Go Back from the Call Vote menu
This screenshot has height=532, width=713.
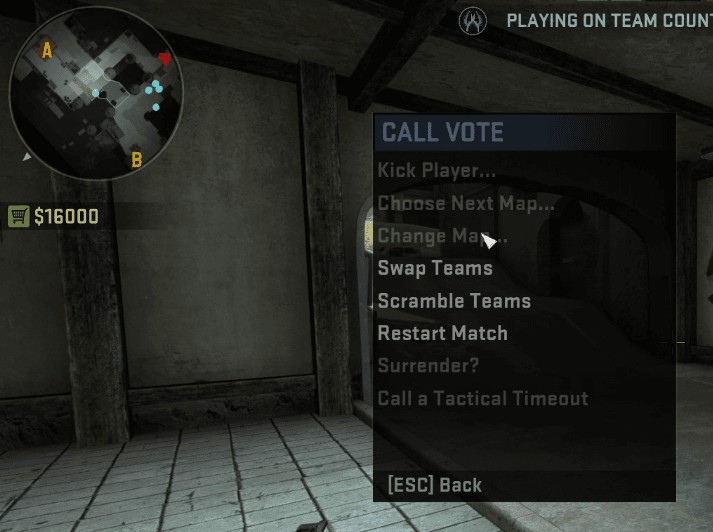coord(434,485)
